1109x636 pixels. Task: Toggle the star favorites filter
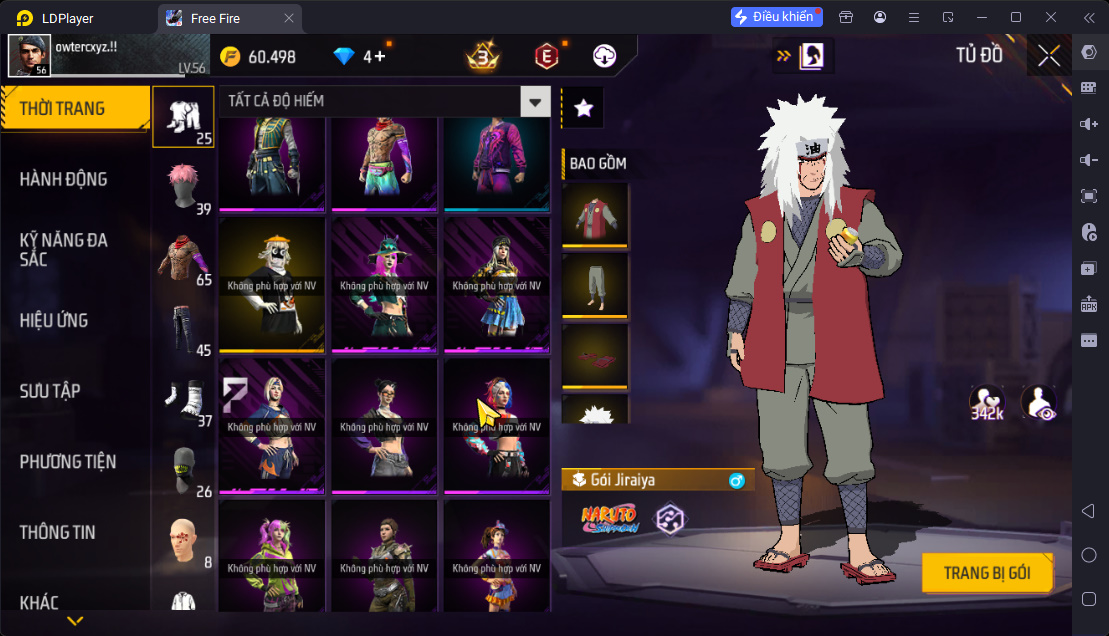click(584, 109)
